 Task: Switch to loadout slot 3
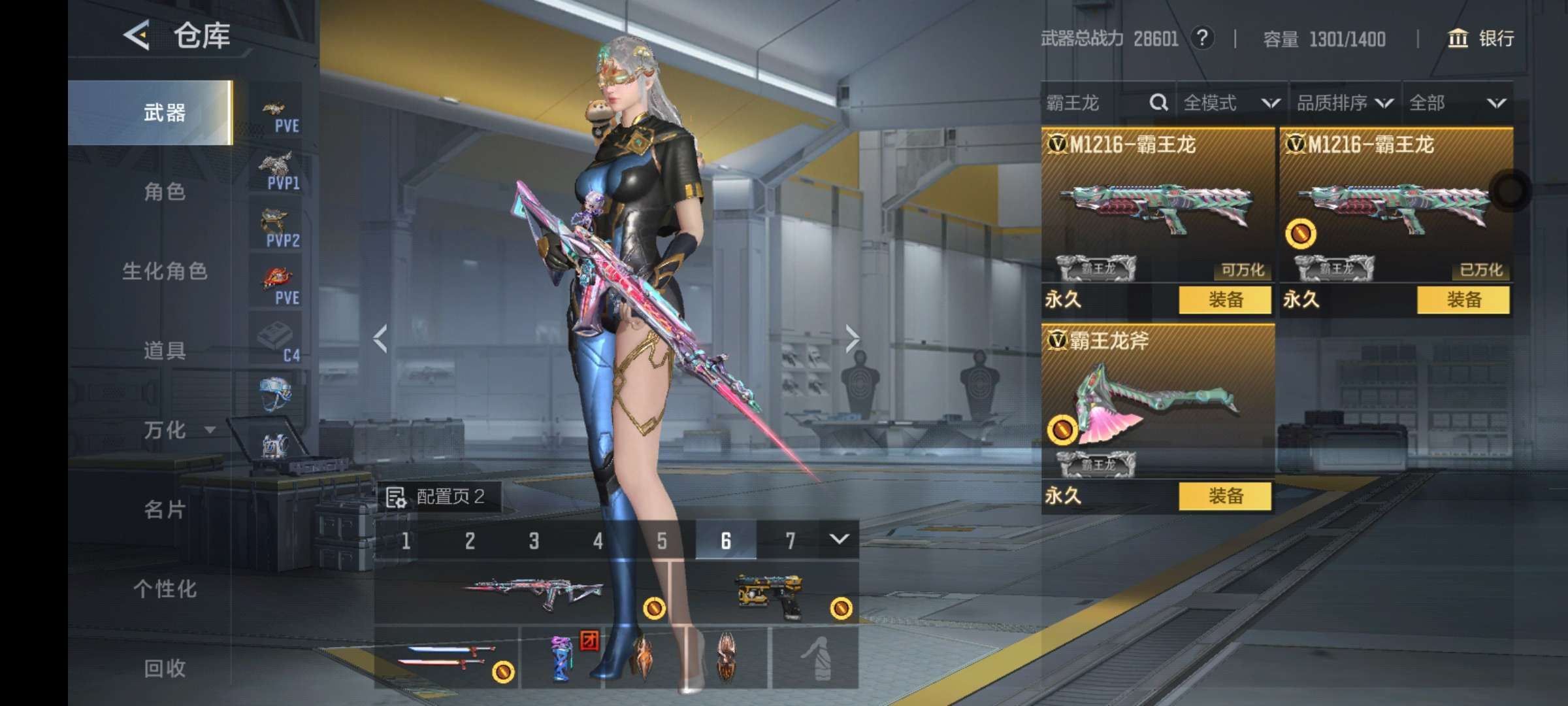(x=534, y=541)
